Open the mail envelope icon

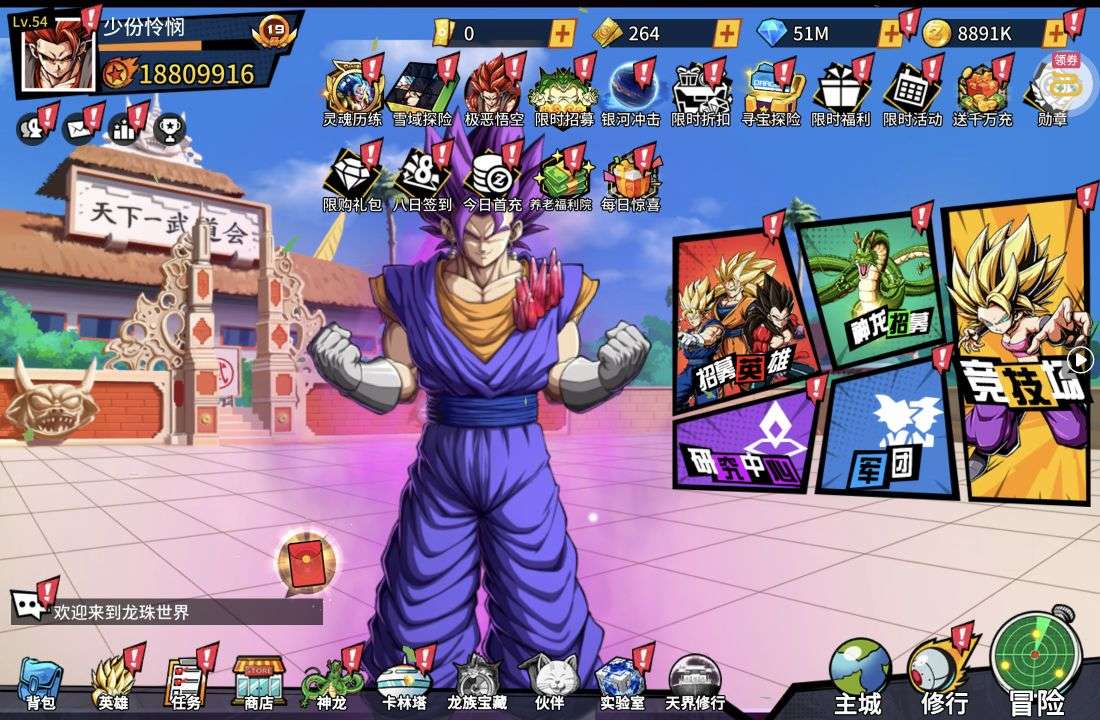coord(77,128)
